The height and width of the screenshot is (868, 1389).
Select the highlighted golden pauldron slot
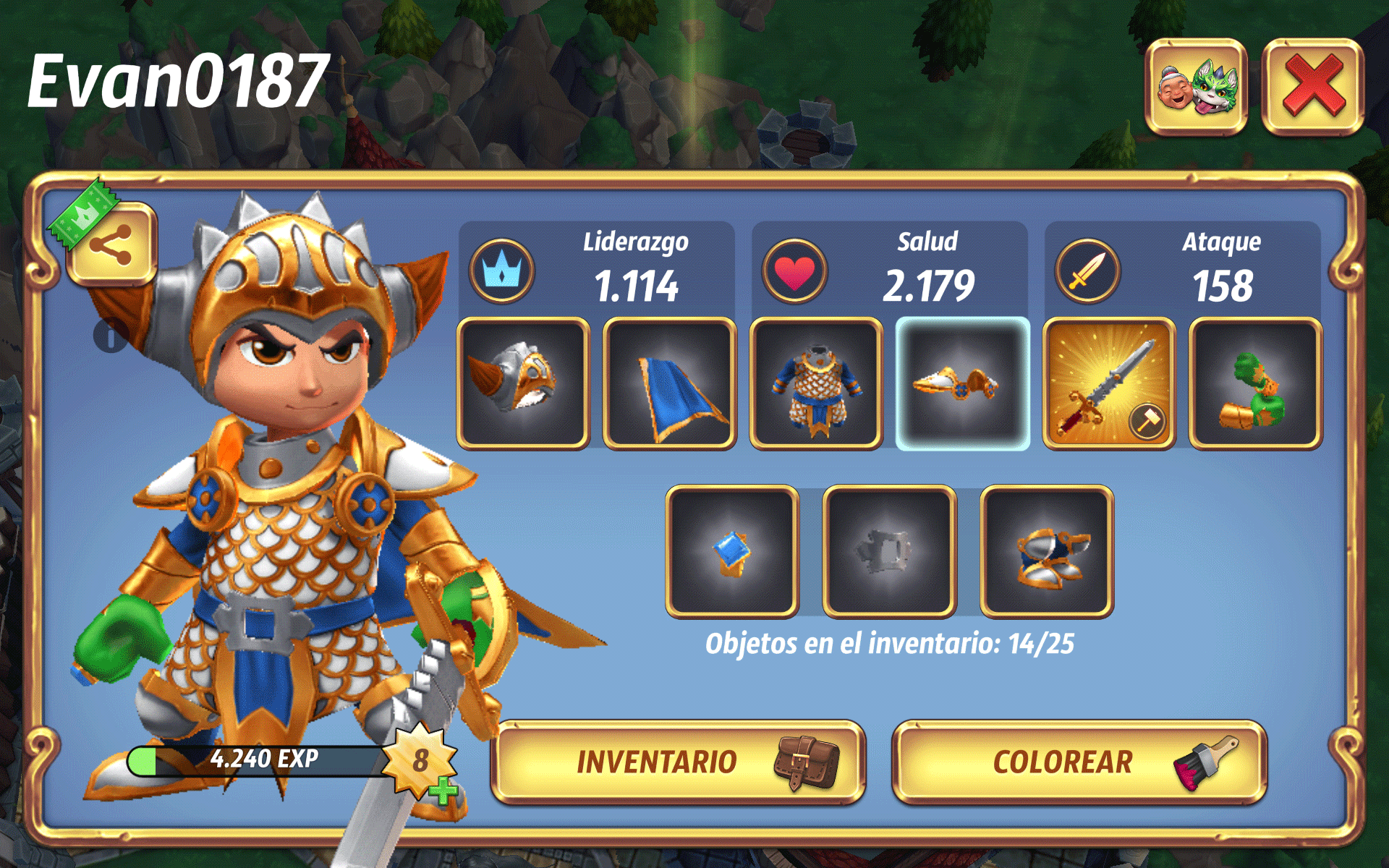tap(962, 383)
